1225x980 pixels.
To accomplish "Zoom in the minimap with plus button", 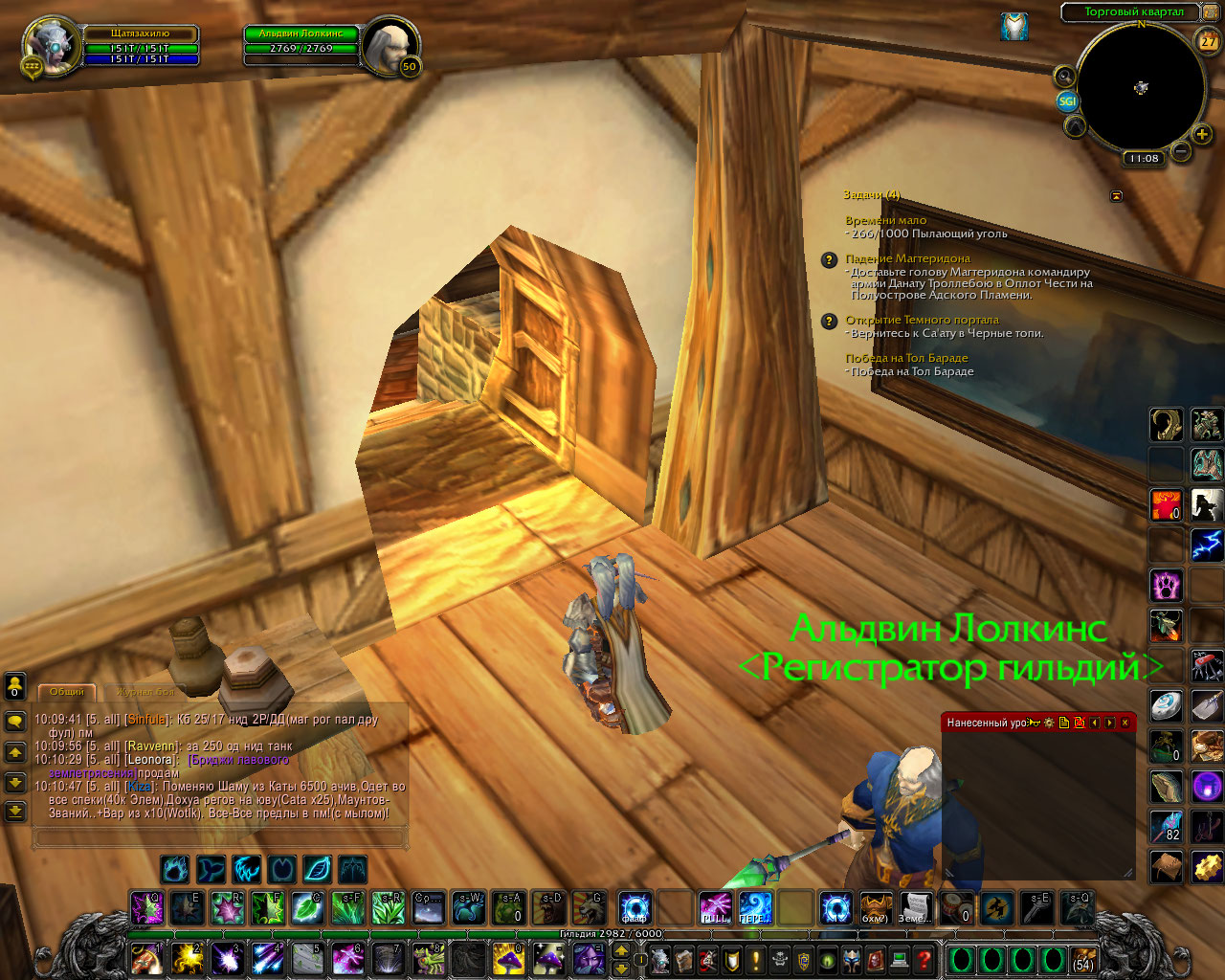I will click(1202, 134).
